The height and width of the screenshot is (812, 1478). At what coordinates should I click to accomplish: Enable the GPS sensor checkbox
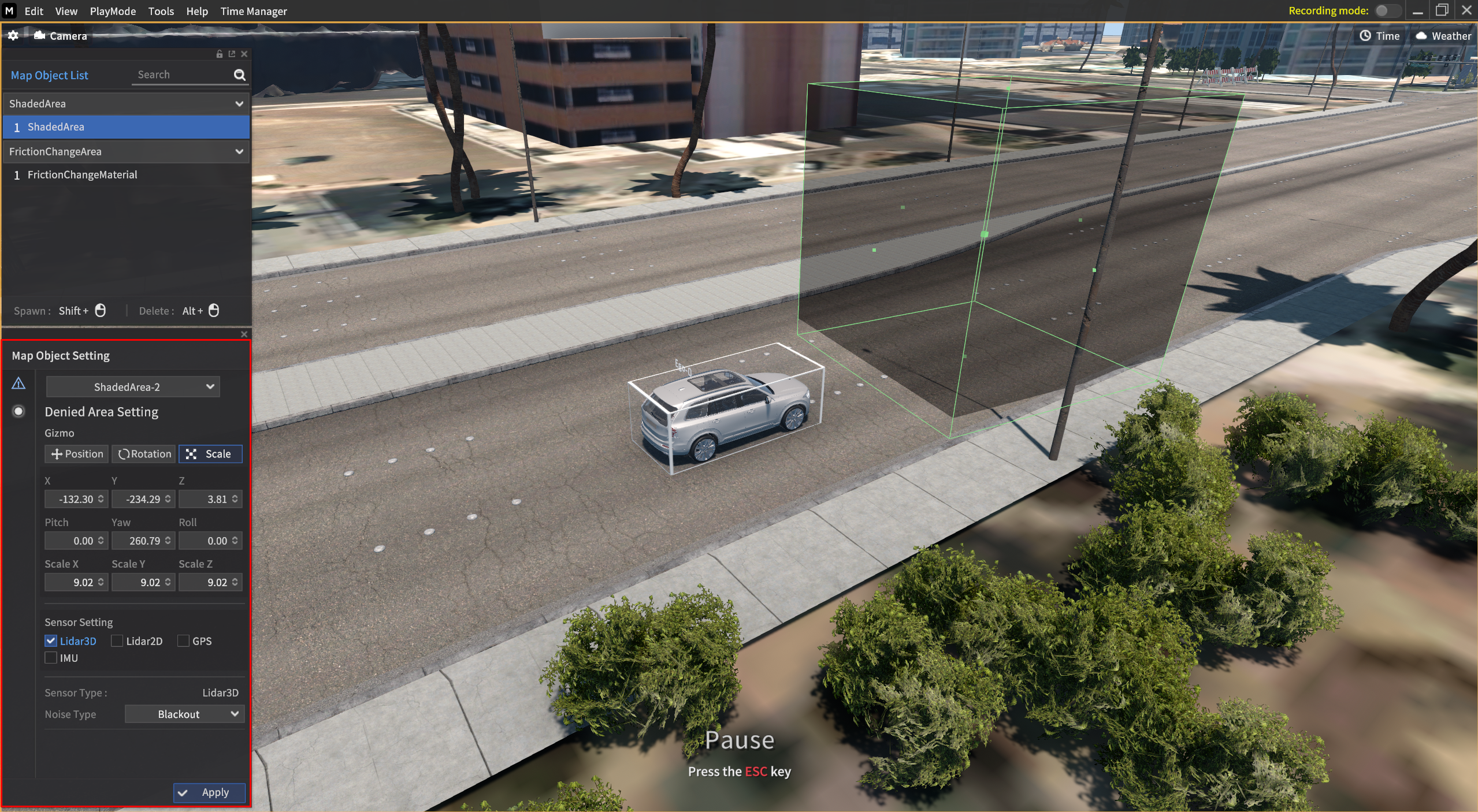183,640
